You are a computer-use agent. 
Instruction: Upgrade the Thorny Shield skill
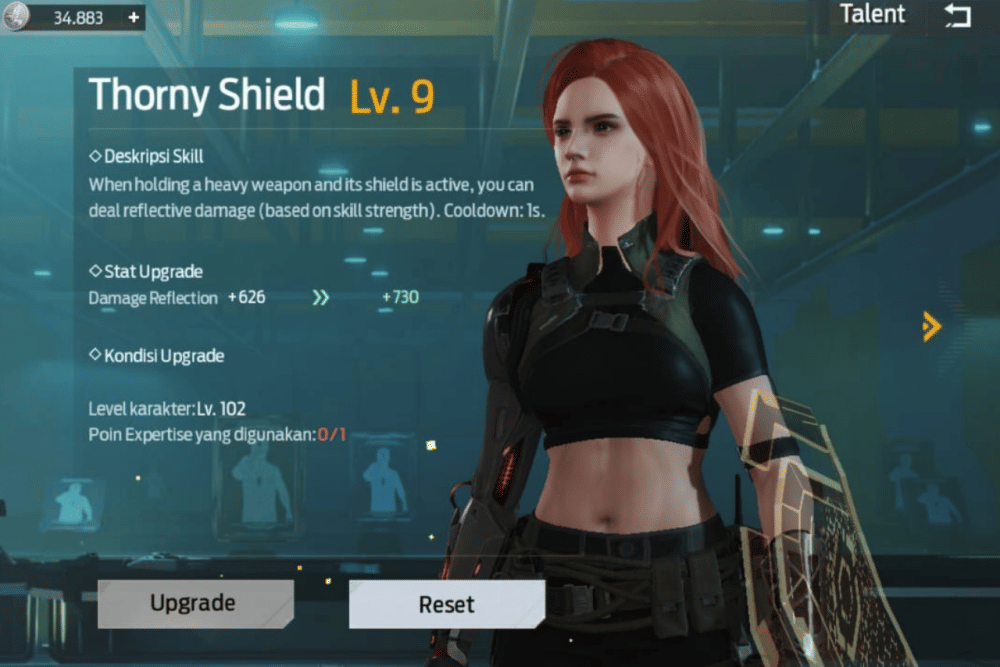coord(193,603)
